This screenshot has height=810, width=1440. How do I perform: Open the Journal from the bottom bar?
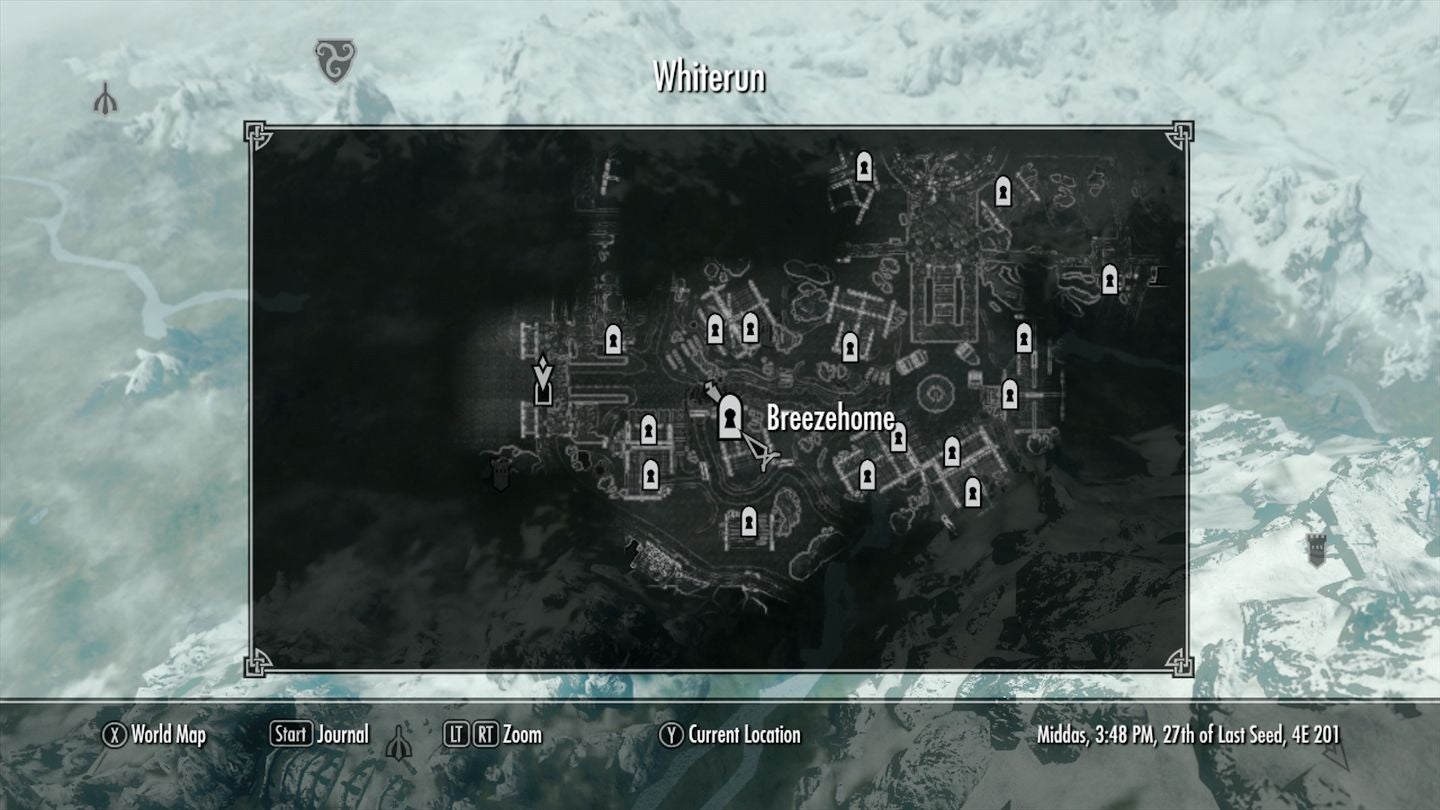pos(319,735)
